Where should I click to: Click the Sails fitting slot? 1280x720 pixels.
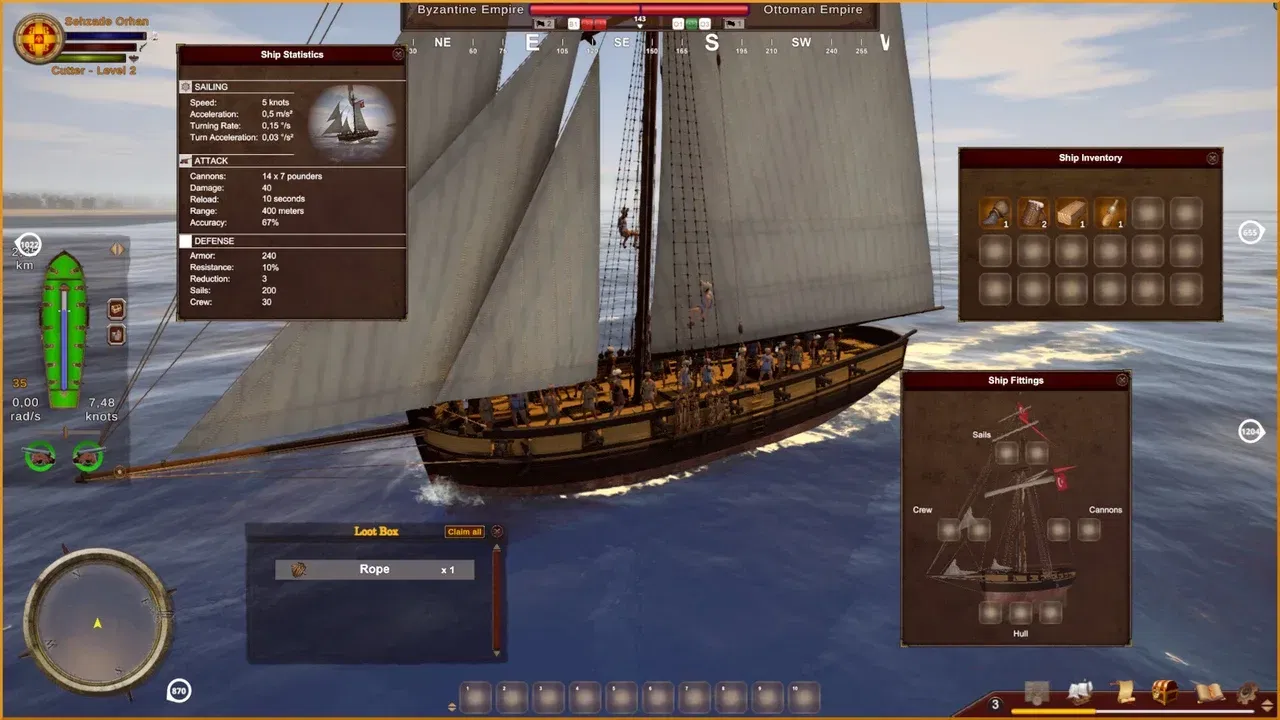pos(1007,452)
